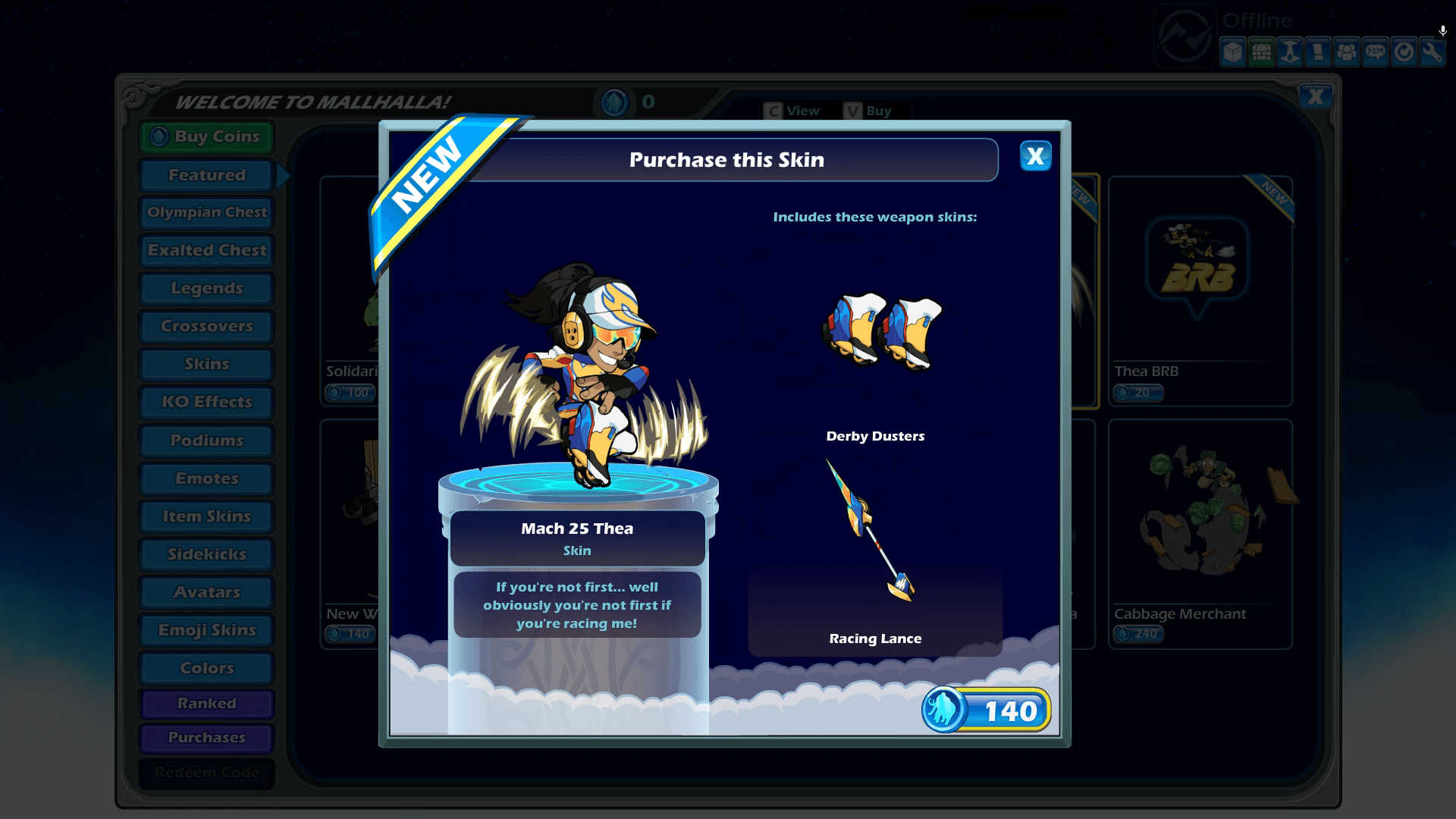Switch to the Legends category
Viewport: 1456px width, 819px height.
(x=206, y=288)
